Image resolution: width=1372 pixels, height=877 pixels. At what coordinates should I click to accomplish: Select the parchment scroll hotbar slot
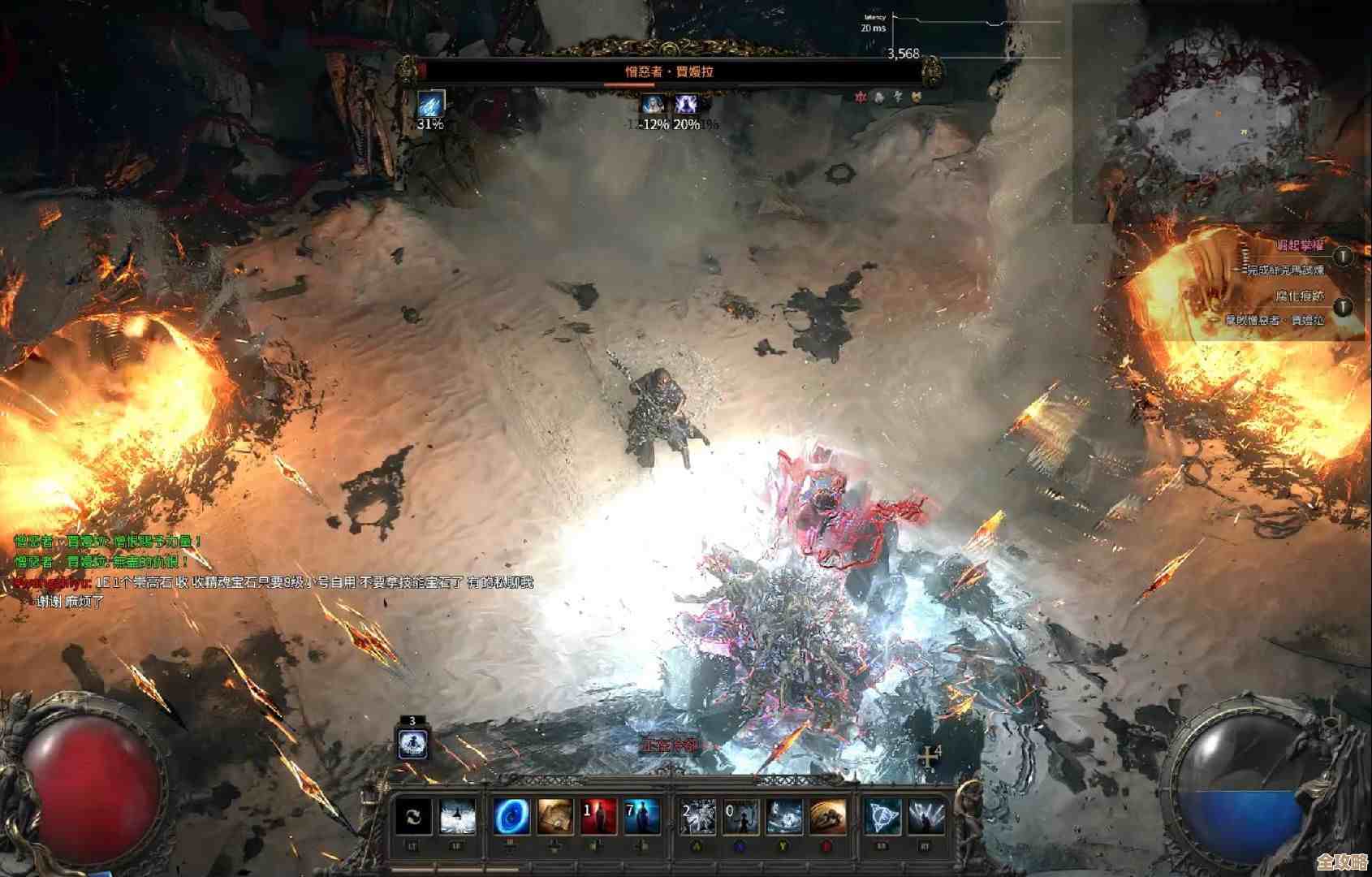[554, 818]
